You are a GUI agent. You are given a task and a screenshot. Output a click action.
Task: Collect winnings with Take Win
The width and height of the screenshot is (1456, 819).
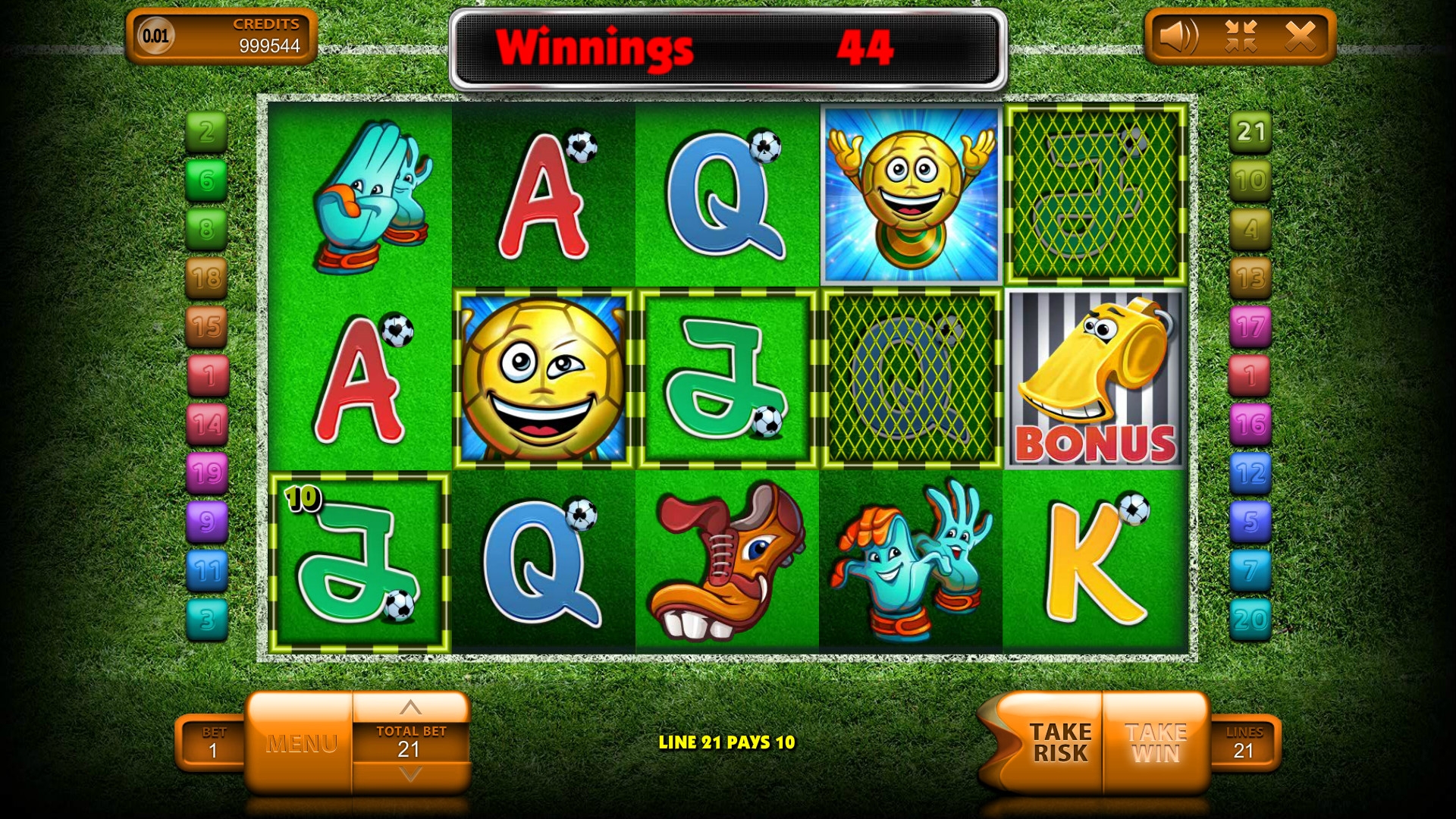[x=1156, y=743]
